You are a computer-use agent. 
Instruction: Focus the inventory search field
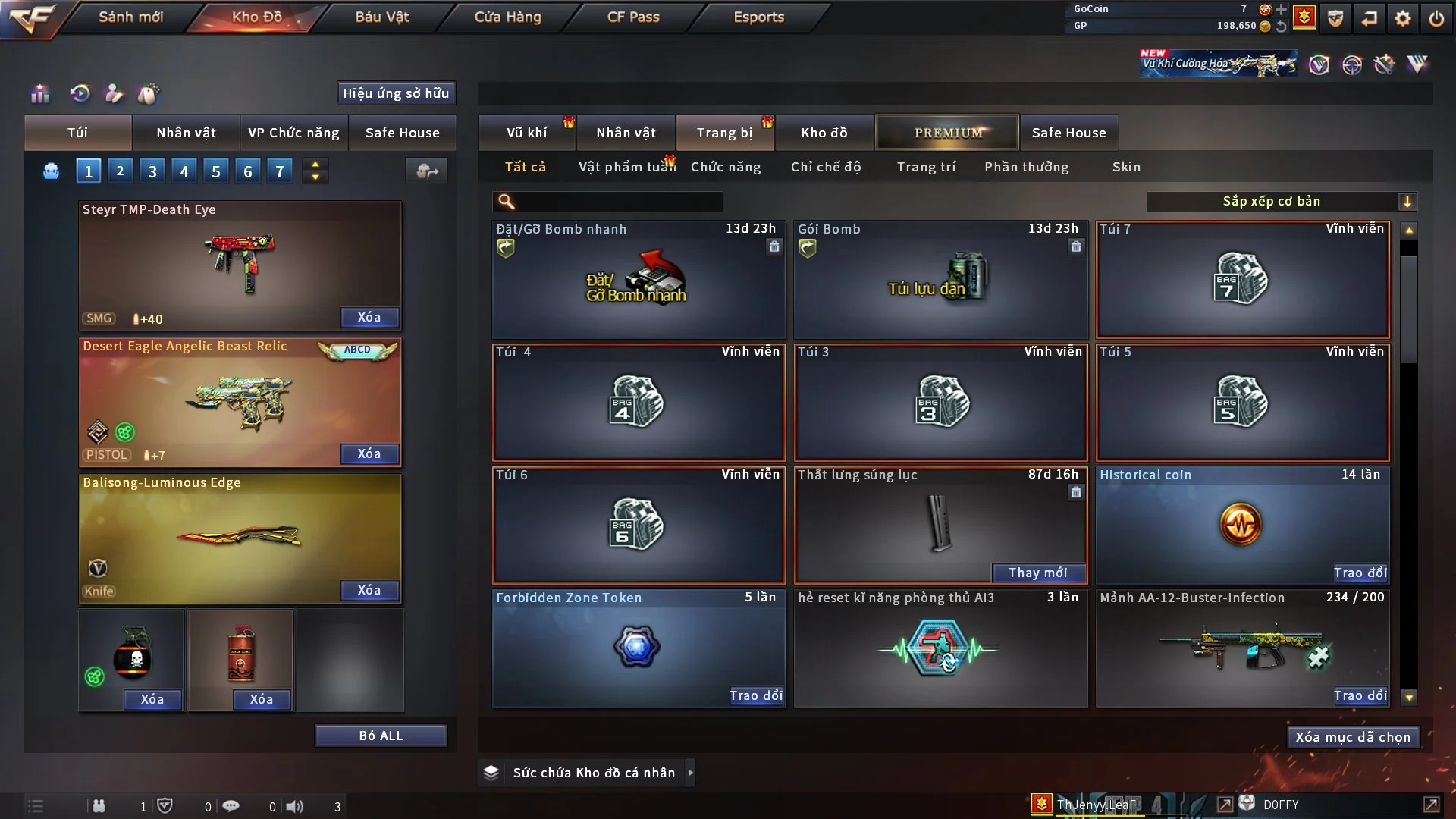pos(618,202)
